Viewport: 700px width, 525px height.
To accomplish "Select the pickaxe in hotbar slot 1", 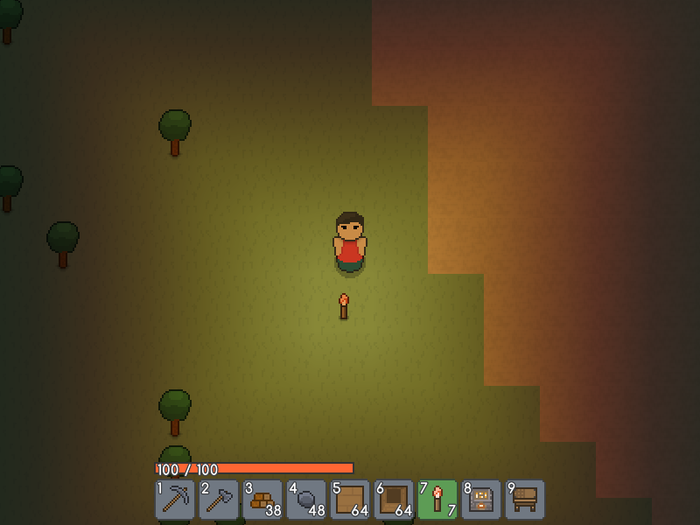I will pos(175,499).
